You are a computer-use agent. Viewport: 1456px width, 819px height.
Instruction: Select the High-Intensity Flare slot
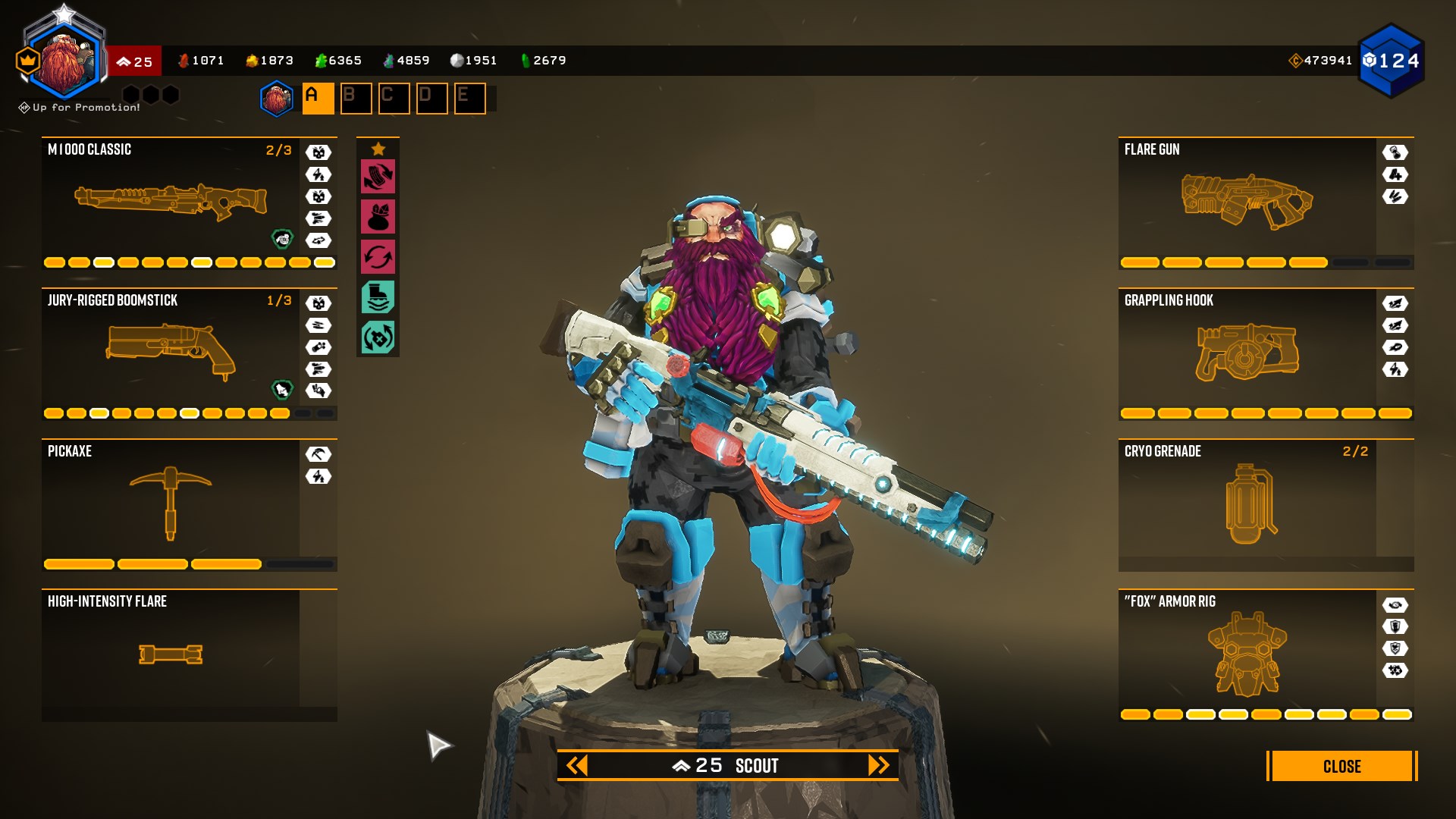(x=171, y=654)
